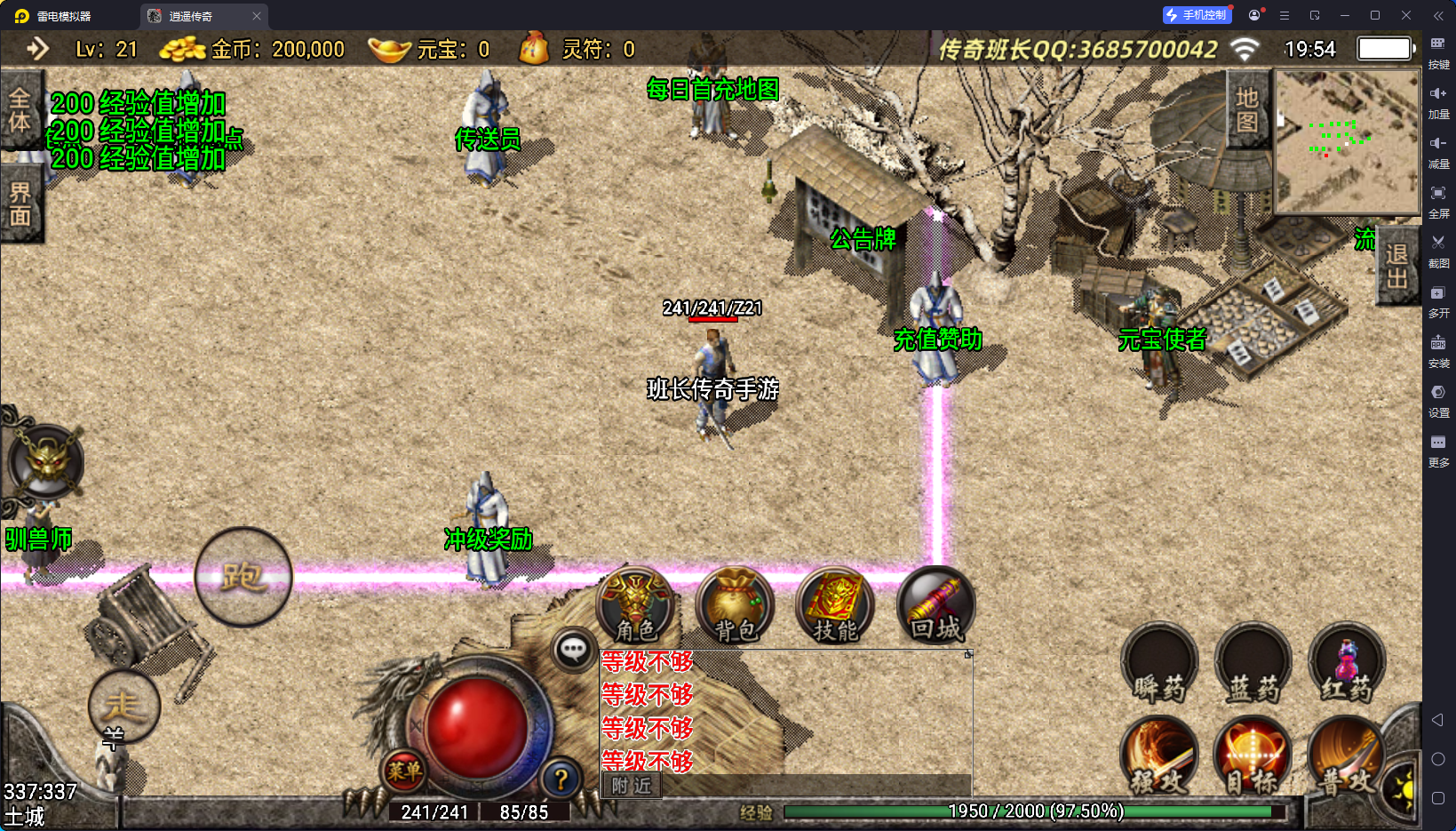Image resolution: width=1456 pixels, height=831 pixels.
Task: Use the 回城 return scroll
Action: click(x=935, y=606)
